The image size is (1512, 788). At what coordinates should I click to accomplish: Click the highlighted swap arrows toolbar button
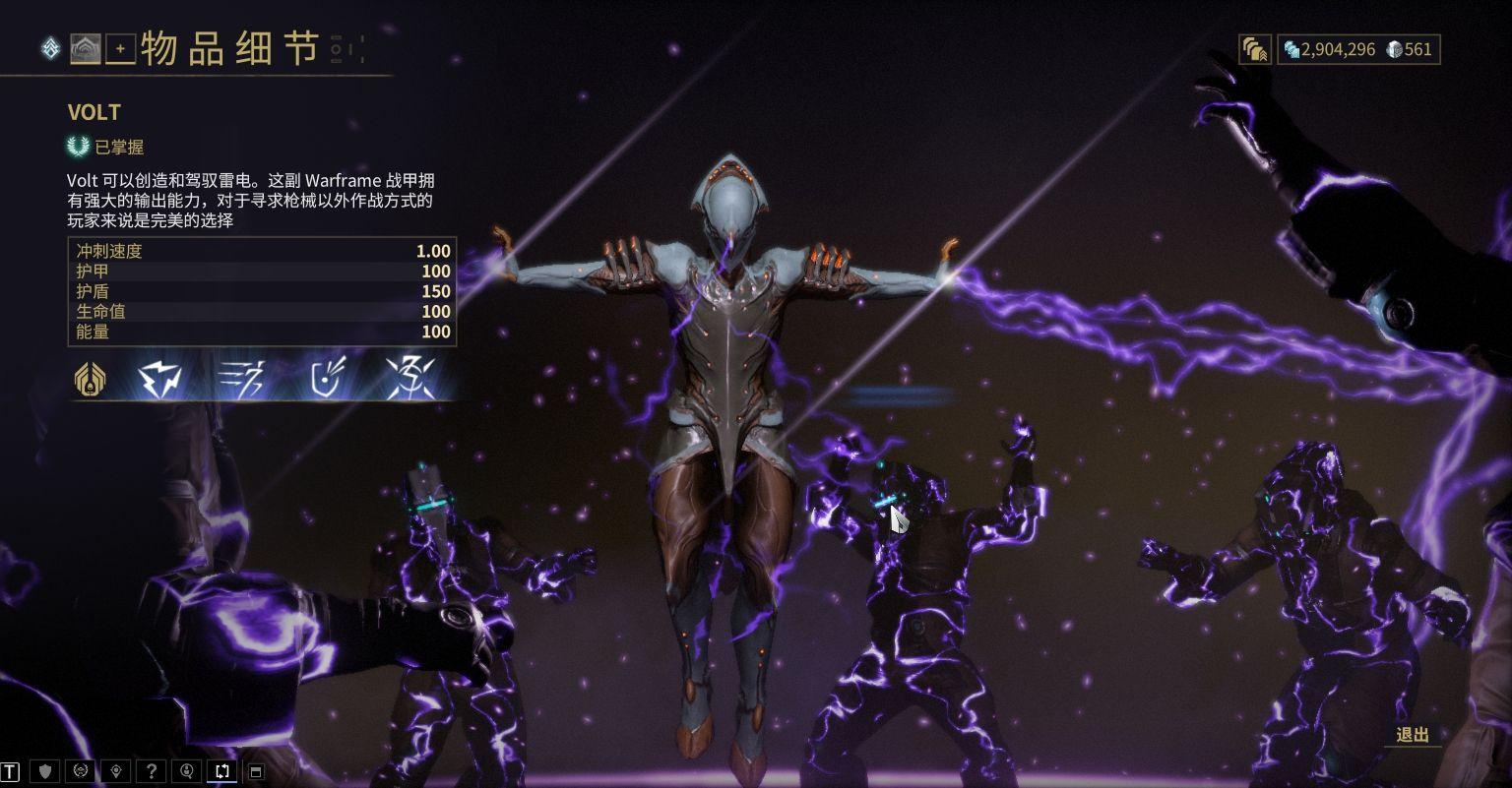[222, 771]
